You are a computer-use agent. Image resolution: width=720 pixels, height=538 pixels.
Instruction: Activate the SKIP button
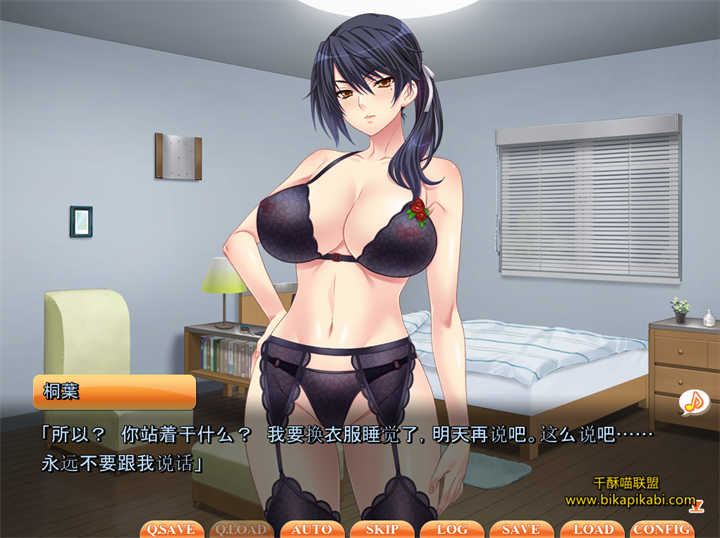coord(382,529)
